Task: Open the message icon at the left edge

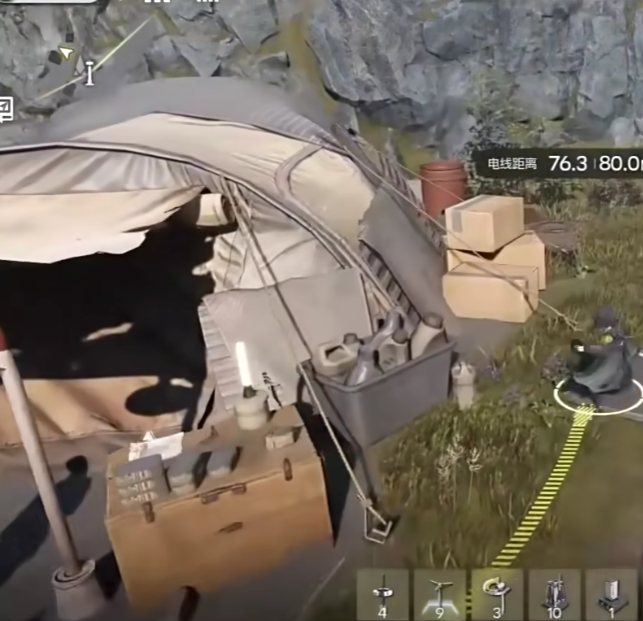Action: (x=5, y=107)
